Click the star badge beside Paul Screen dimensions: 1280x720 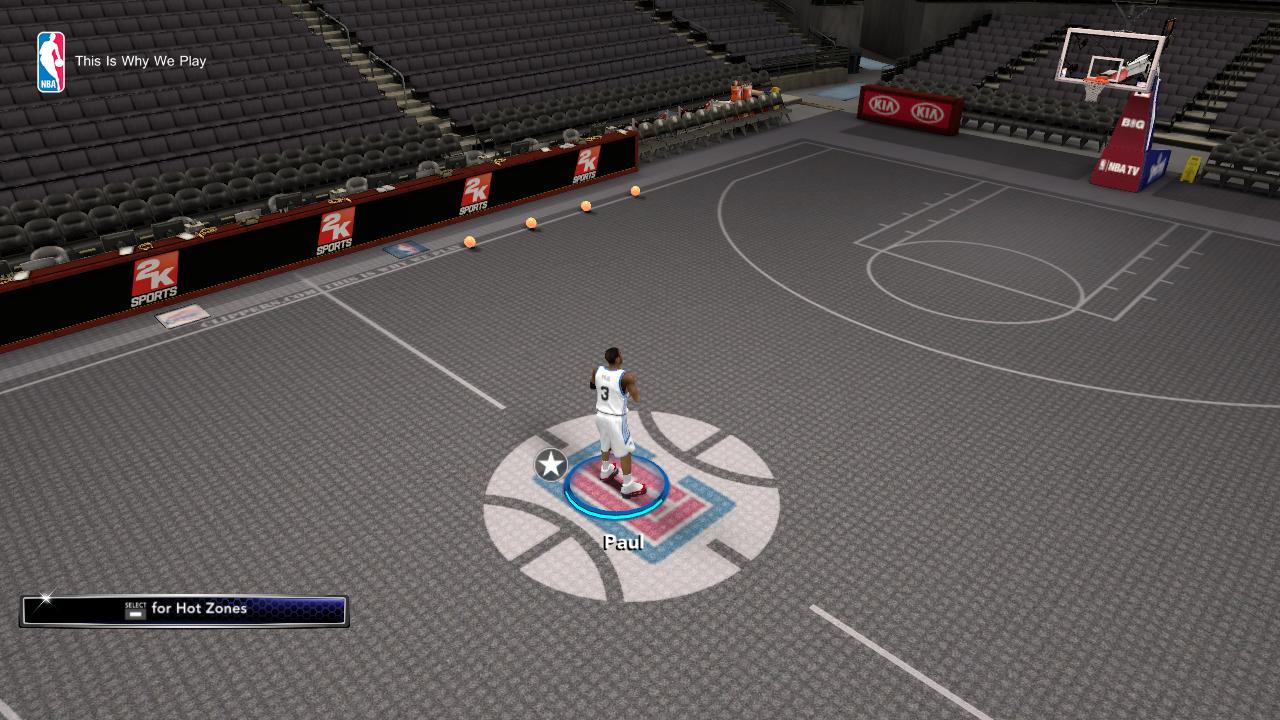[551, 465]
